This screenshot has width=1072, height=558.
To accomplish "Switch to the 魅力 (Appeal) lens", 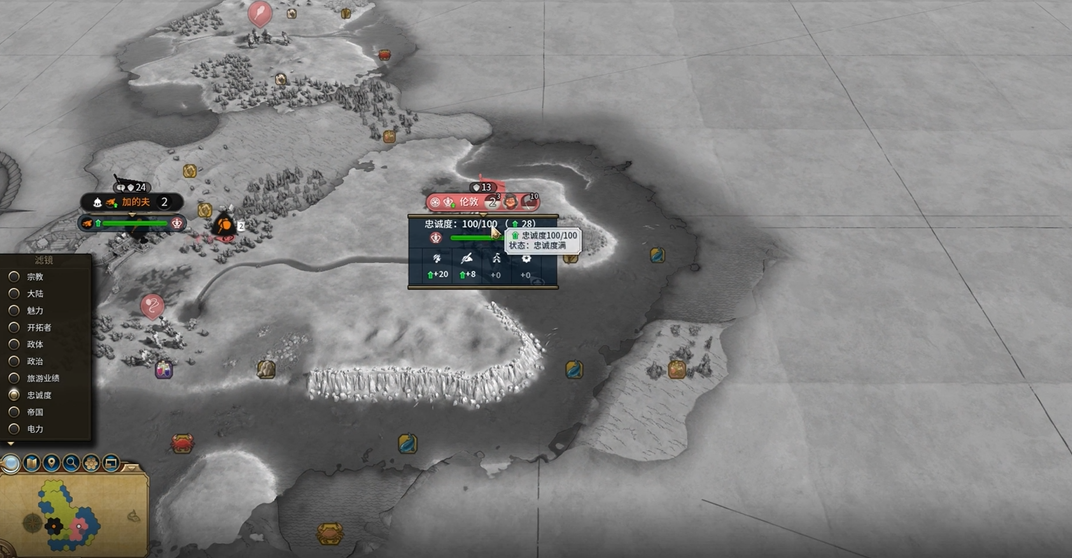I will pyautogui.click(x=15, y=311).
